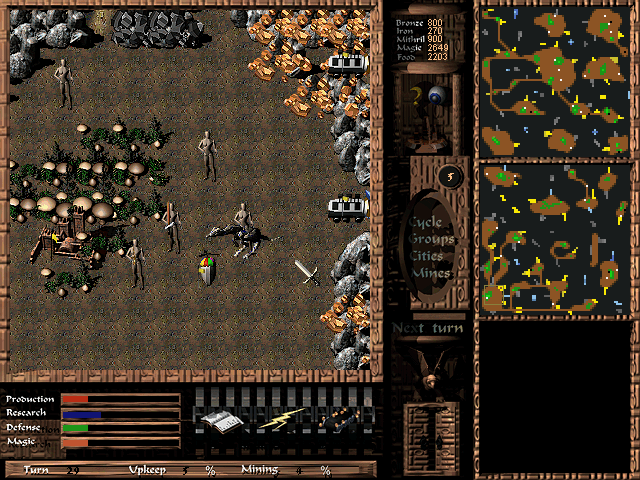The width and height of the screenshot is (640, 480).
Task: Click the upper minimap
Action: 555,80
